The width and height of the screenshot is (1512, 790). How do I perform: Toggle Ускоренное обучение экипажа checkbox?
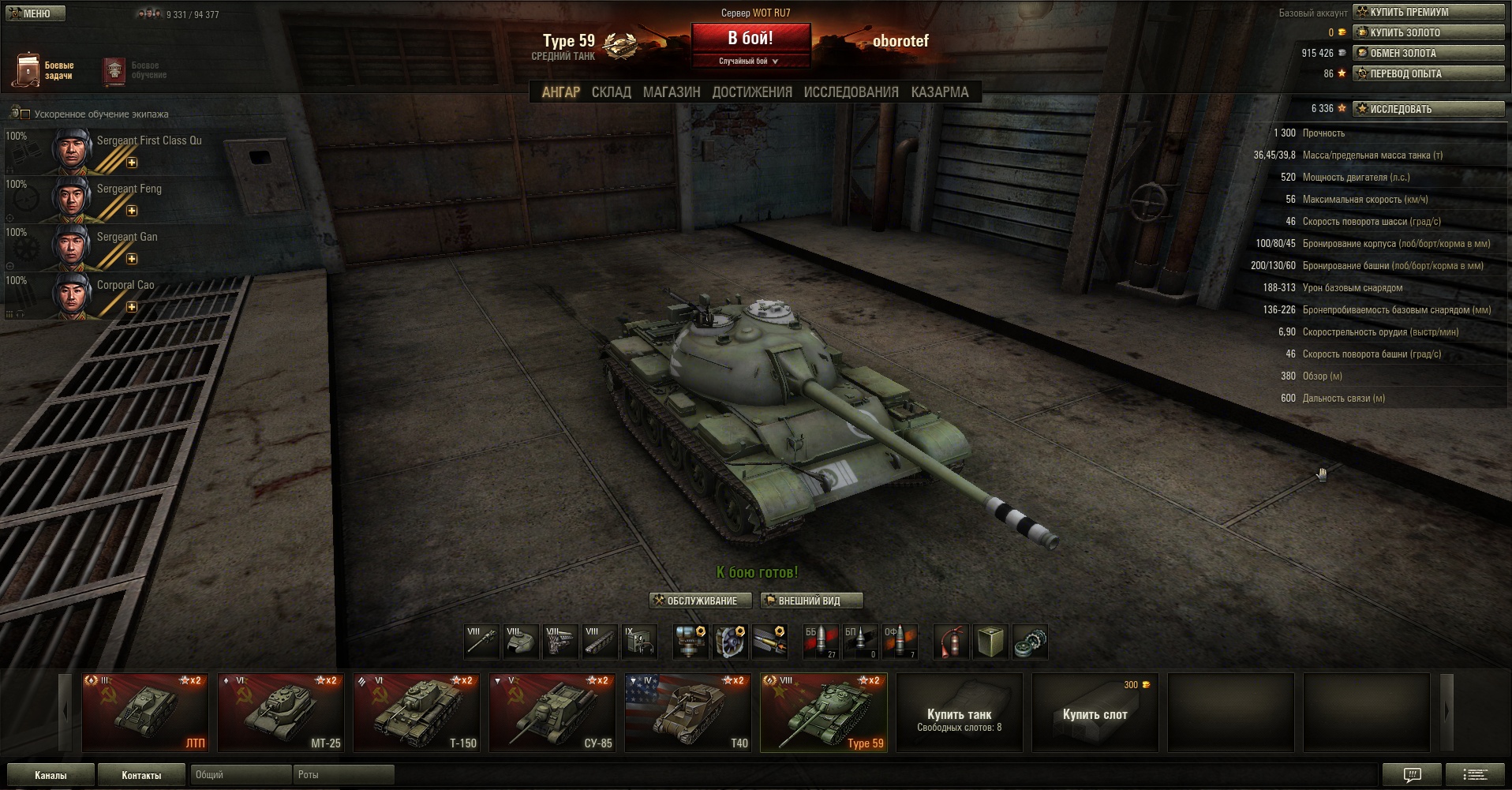pyautogui.click(x=25, y=114)
